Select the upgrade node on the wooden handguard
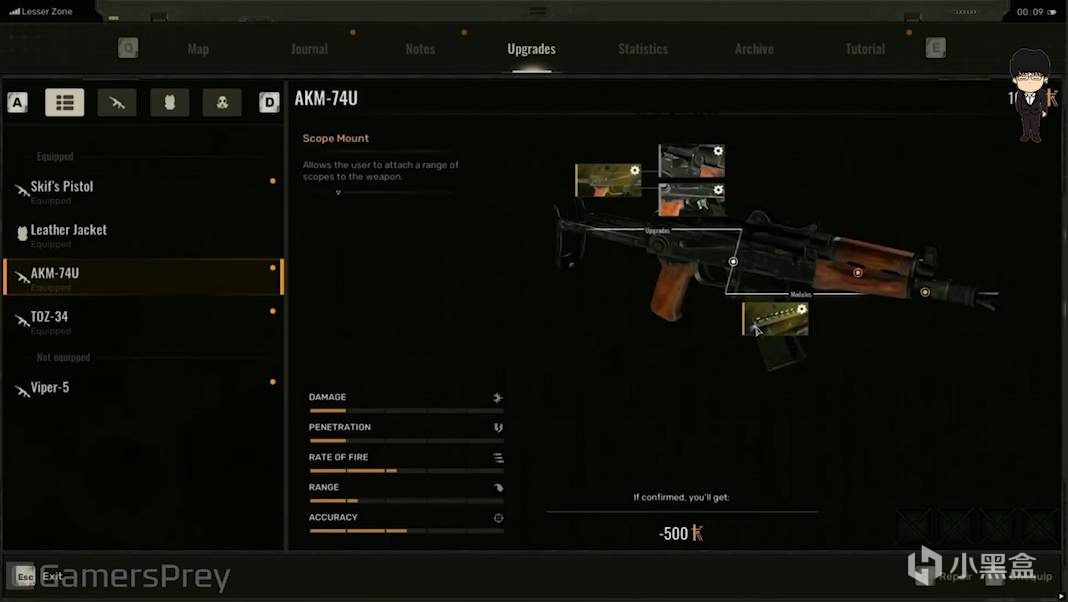This screenshot has width=1068, height=602. coord(857,272)
